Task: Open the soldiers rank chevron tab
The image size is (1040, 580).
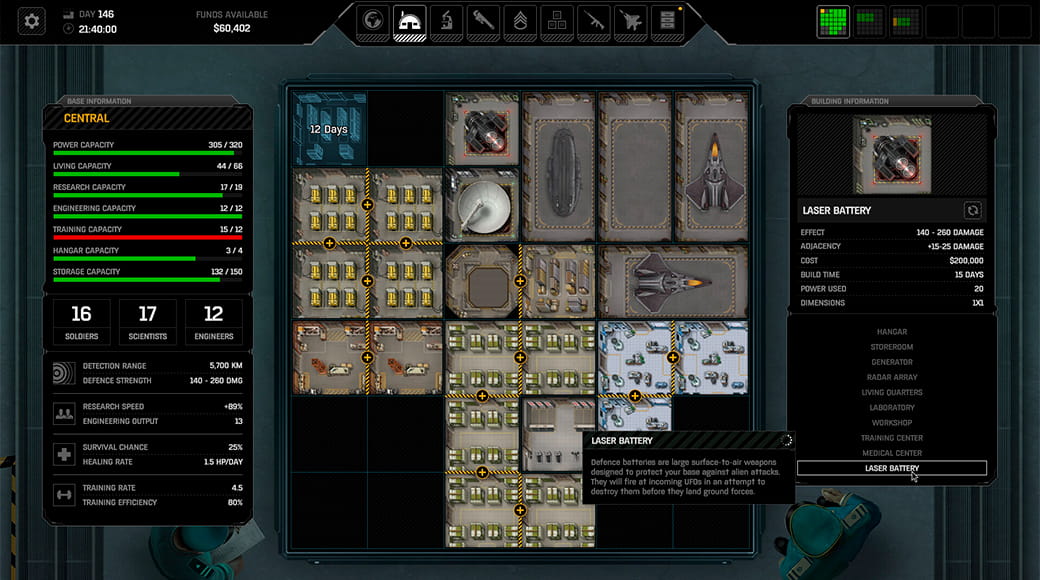Action: coord(520,21)
